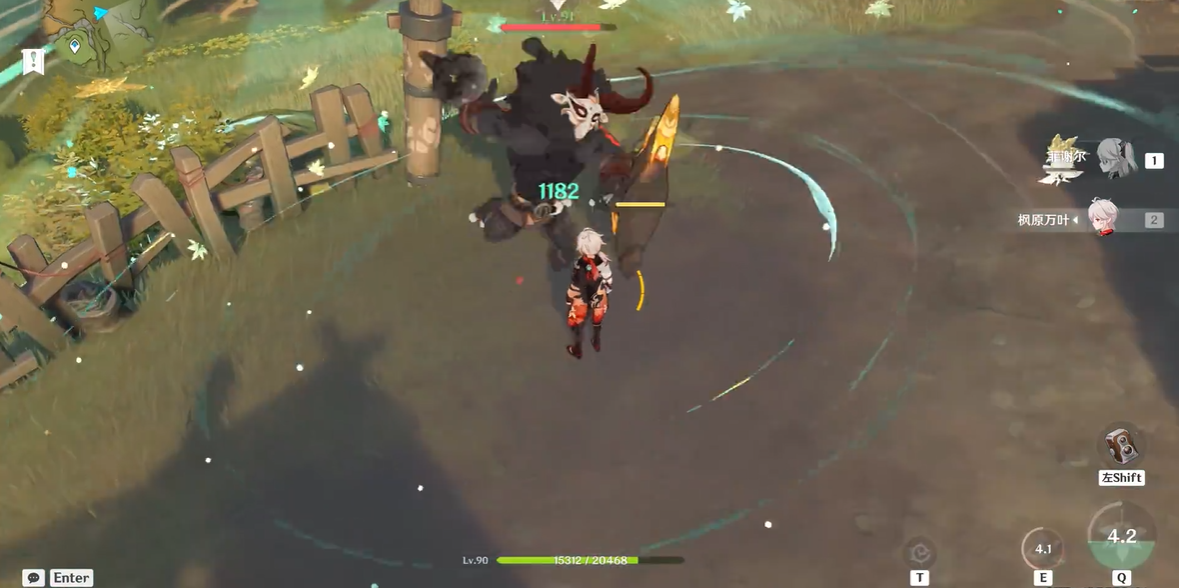
Task: Select party member 枫原万叶
Action: 1103,219
